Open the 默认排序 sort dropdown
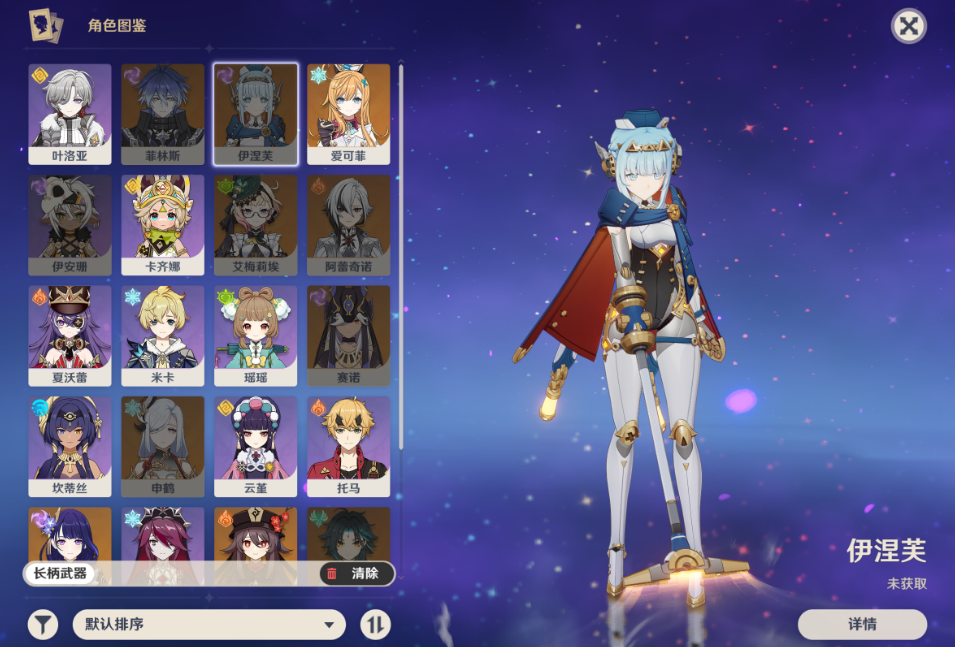The image size is (955, 647). pyautogui.click(x=209, y=625)
